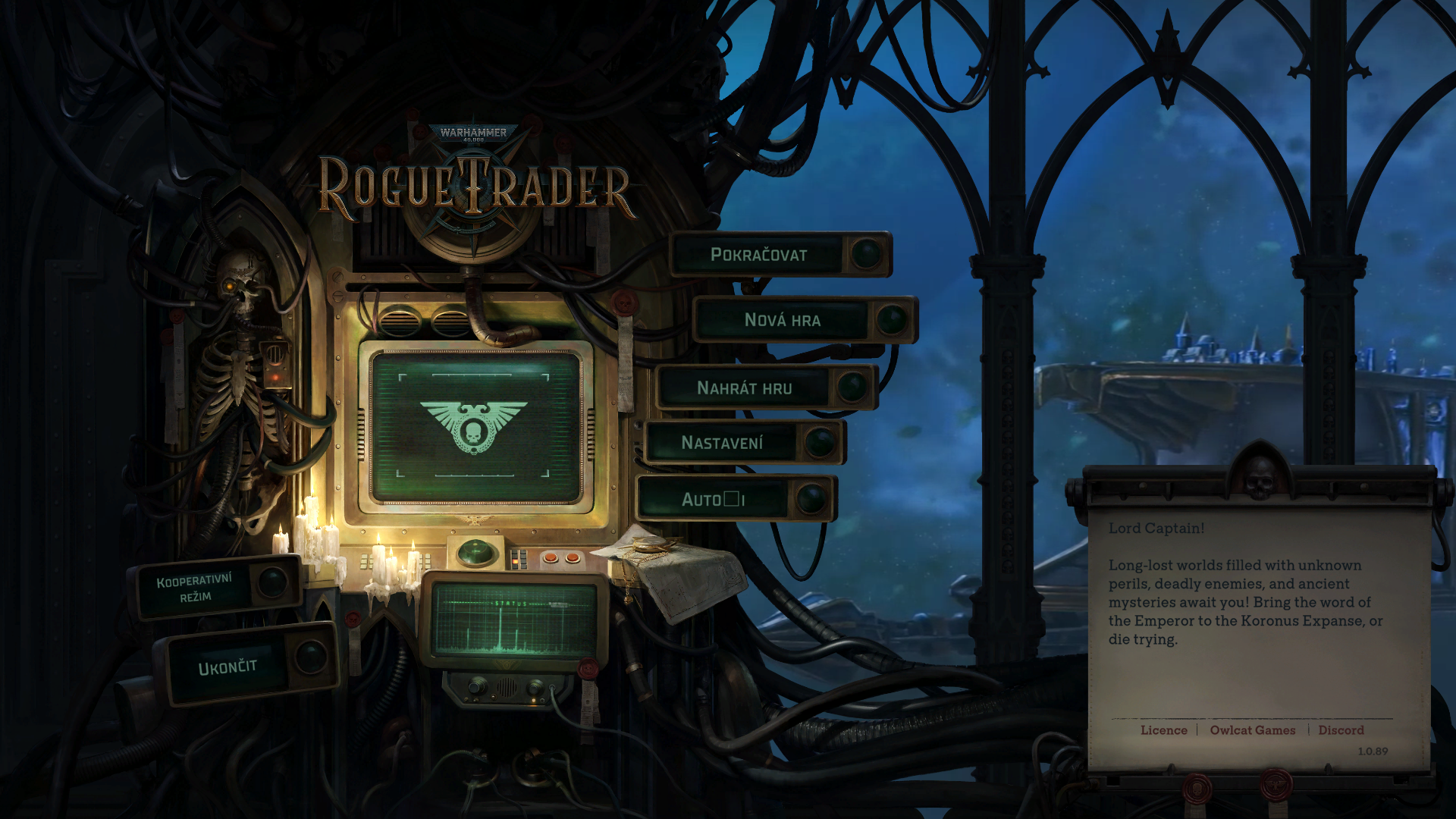Open the Discord link

pos(1341,730)
